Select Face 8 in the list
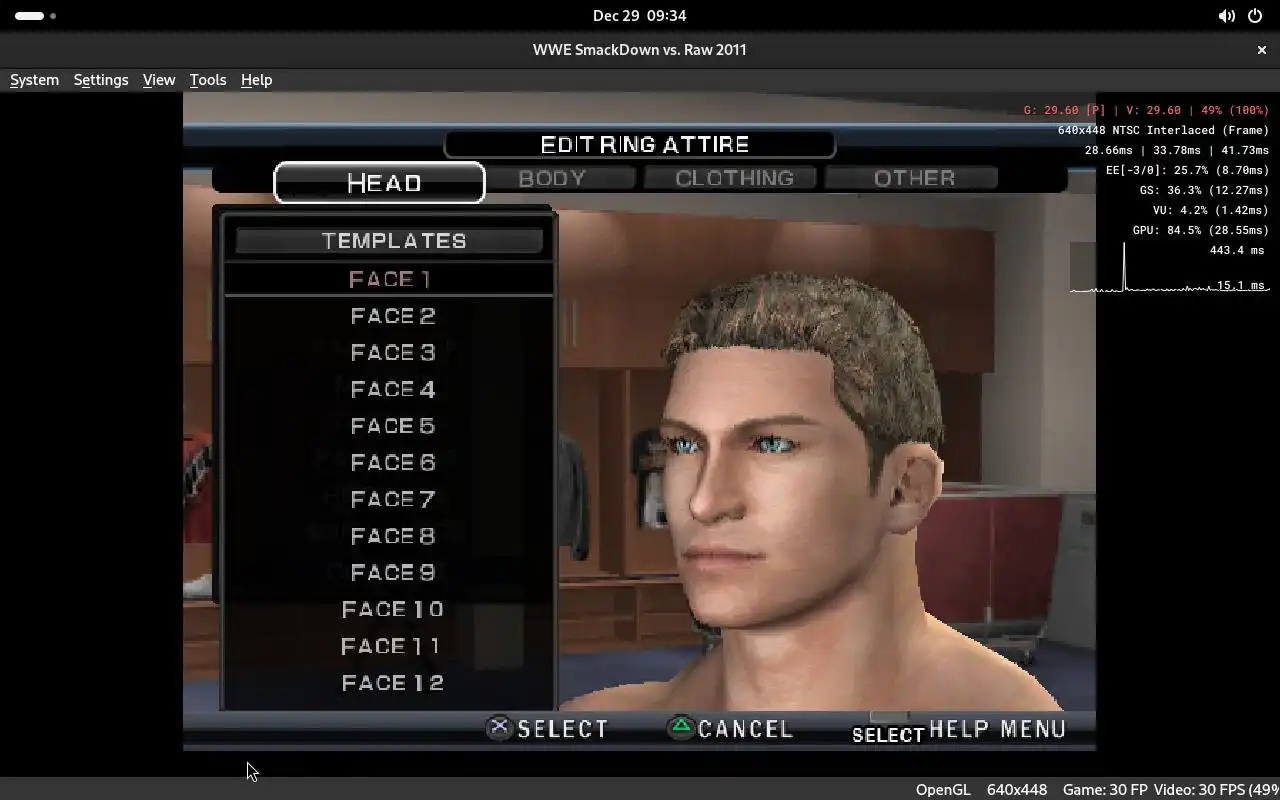The width and height of the screenshot is (1280, 800). [x=392, y=536]
